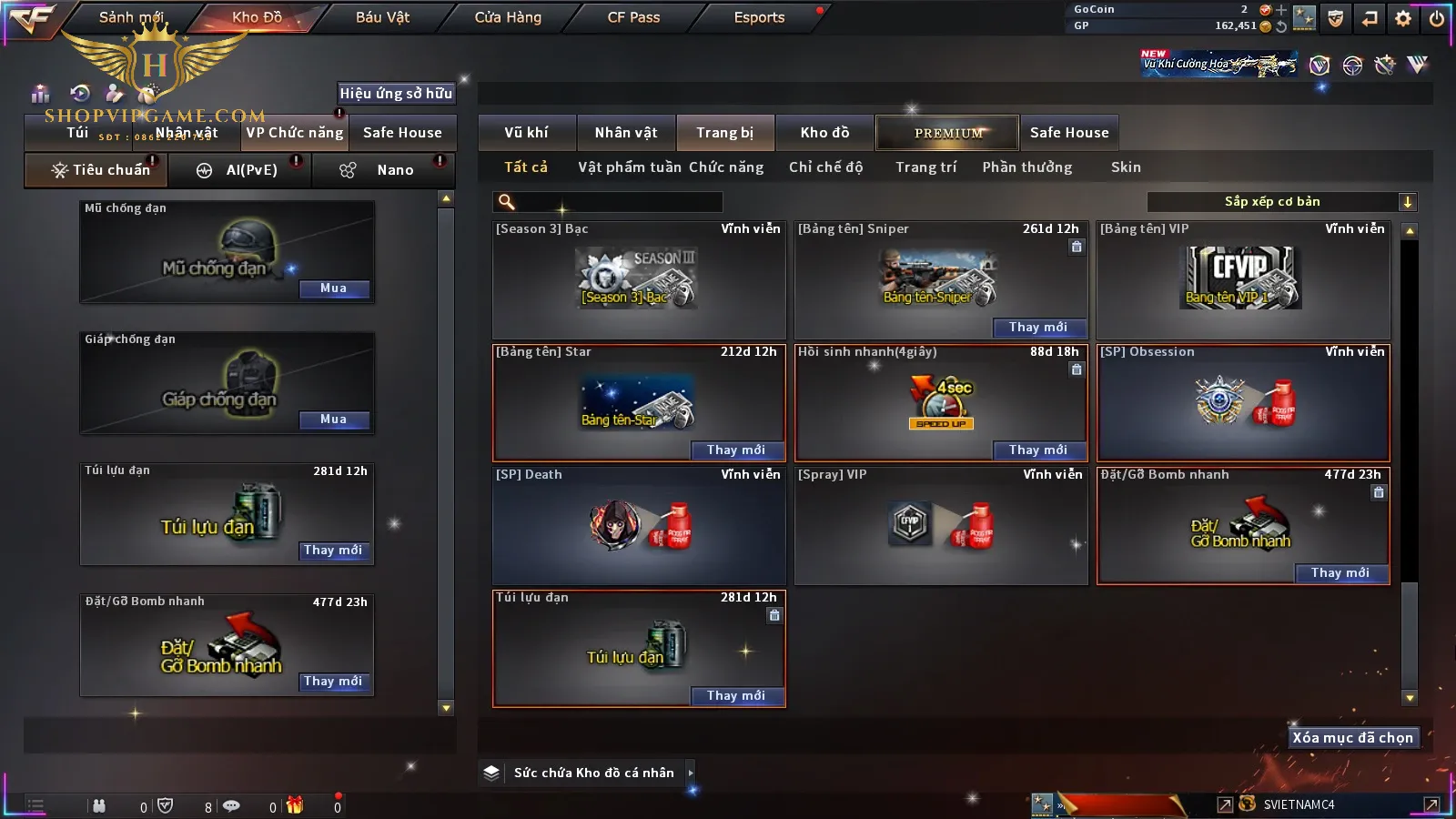Buy the Mũ chống đạn helmet
This screenshot has height=819, width=1456.
(333, 288)
